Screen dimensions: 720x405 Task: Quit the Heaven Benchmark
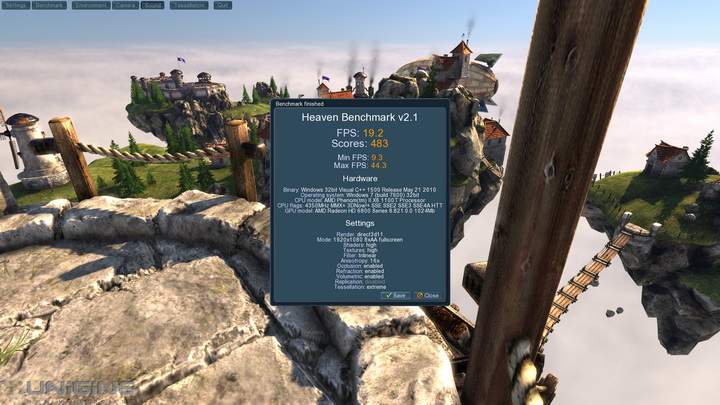tap(222, 5)
